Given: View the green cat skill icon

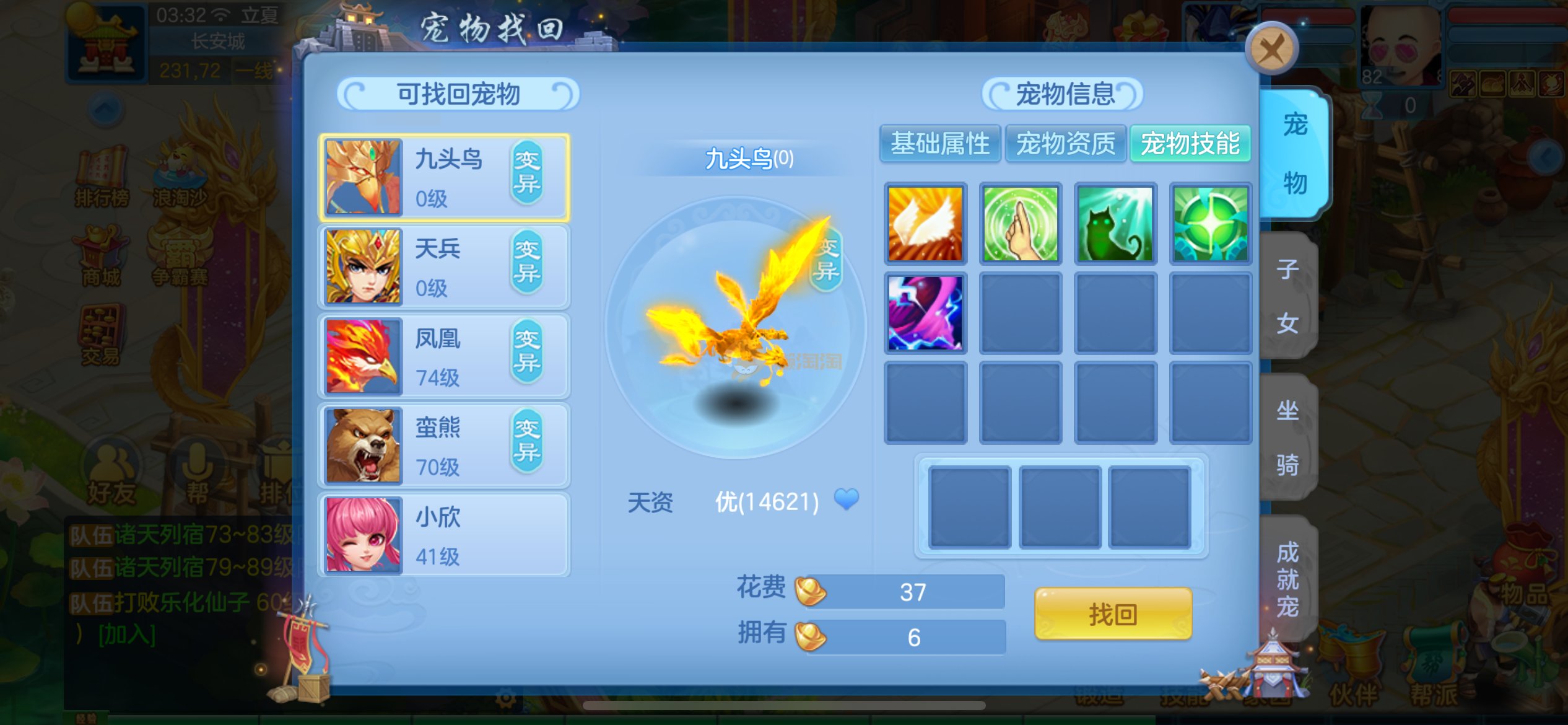Looking at the screenshot, I should [x=1115, y=224].
